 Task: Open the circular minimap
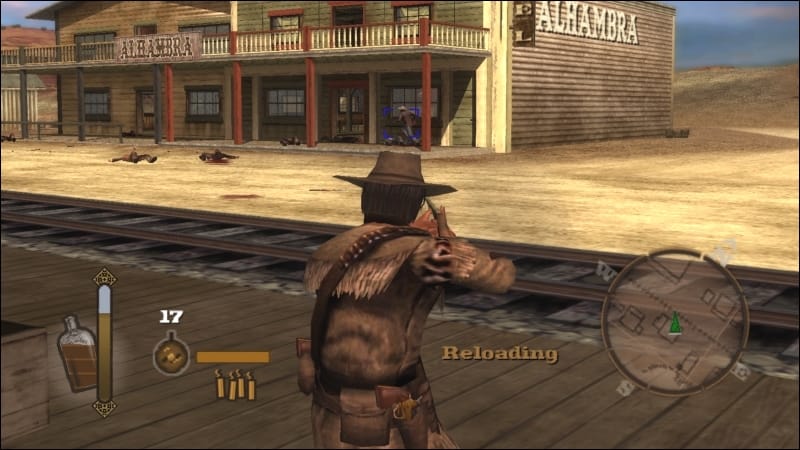tap(675, 322)
